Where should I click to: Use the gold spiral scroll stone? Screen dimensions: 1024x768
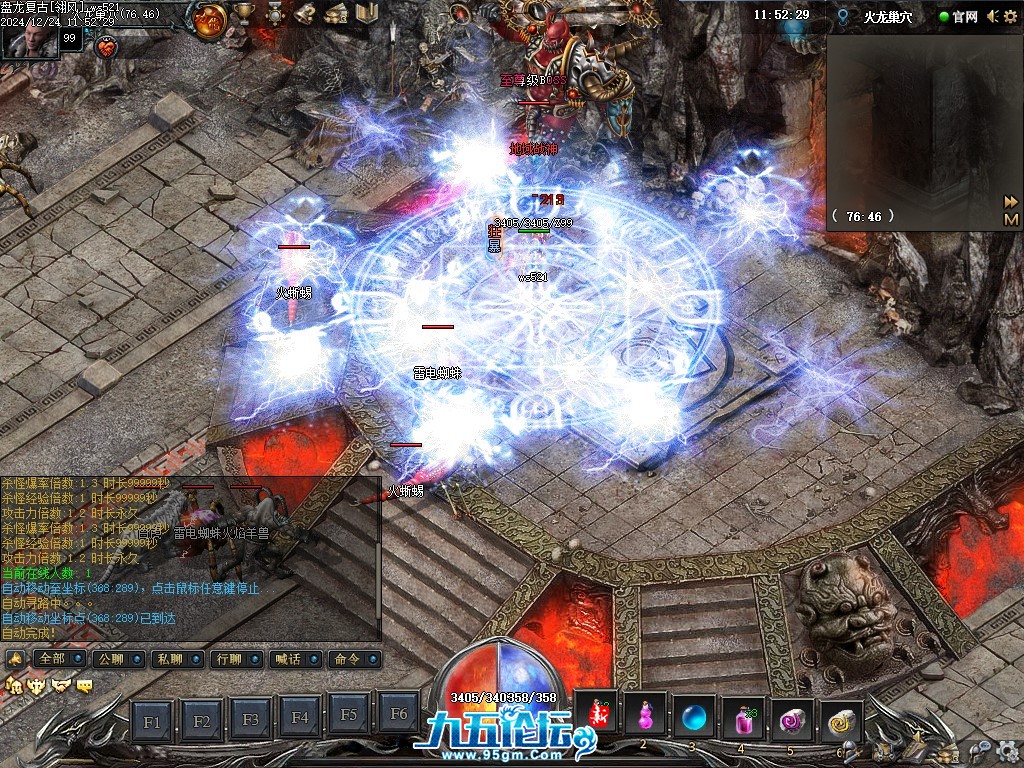[841, 716]
